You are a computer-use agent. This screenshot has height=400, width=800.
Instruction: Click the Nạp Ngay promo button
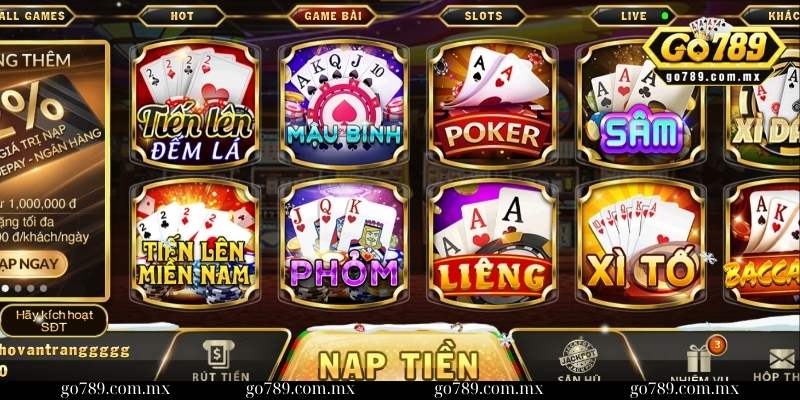point(32,263)
